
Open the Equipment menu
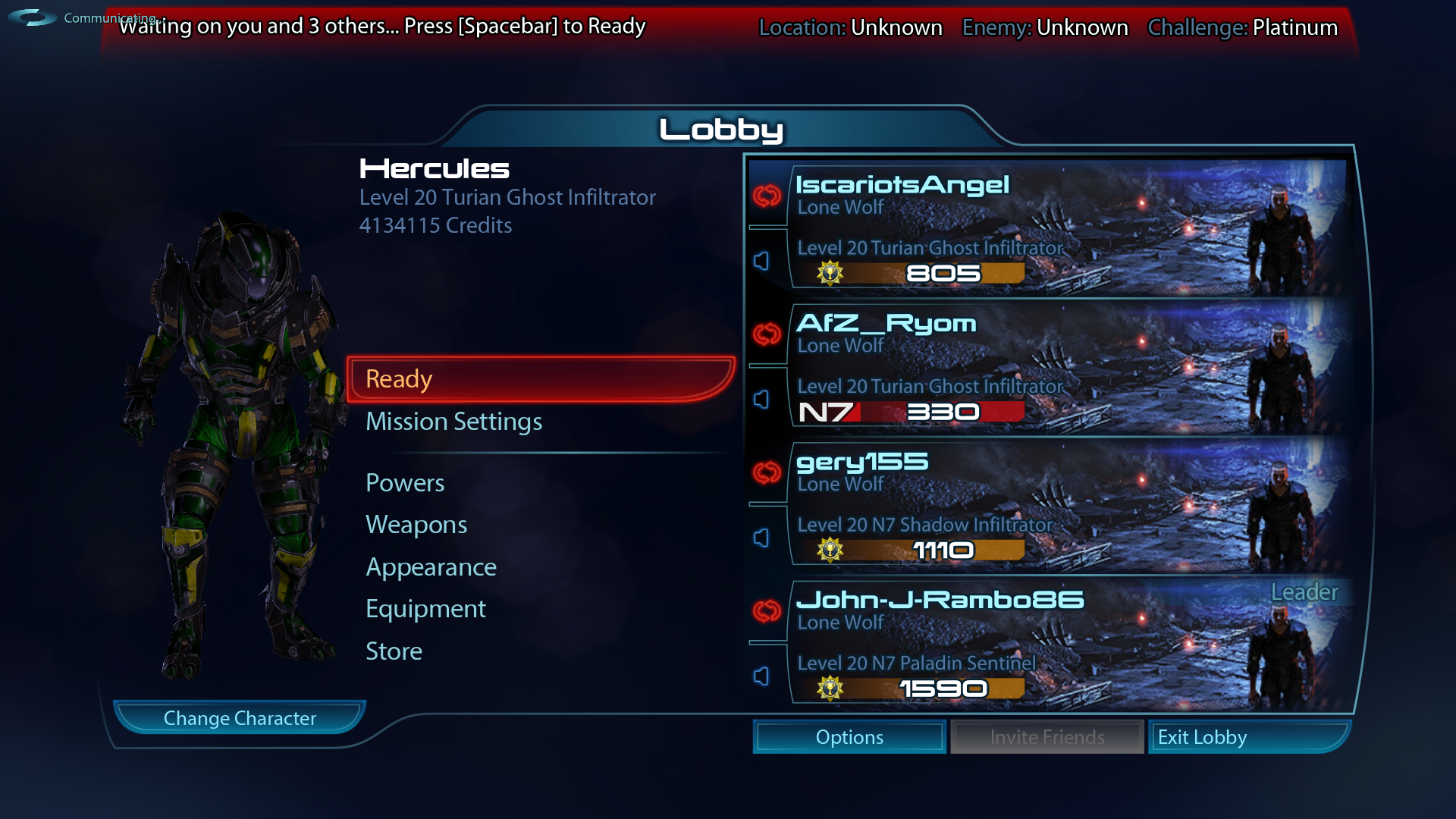pos(425,609)
